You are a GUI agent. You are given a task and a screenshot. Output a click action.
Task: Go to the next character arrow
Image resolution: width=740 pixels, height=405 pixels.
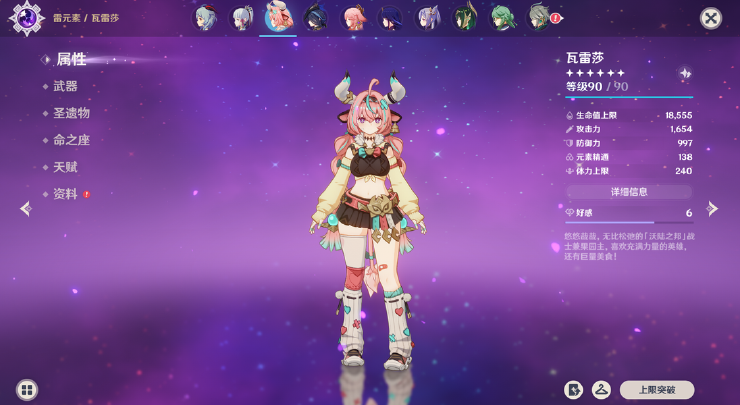coord(712,209)
